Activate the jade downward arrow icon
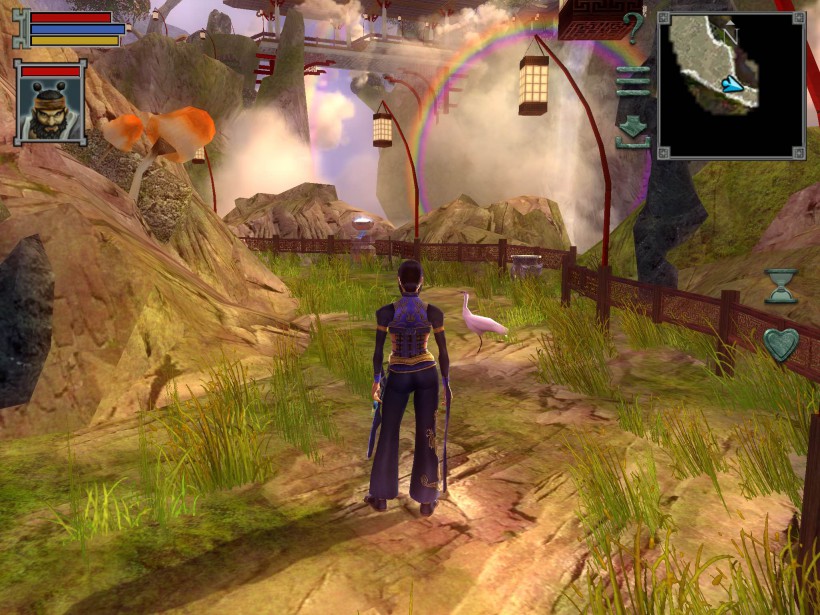 point(632,130)
